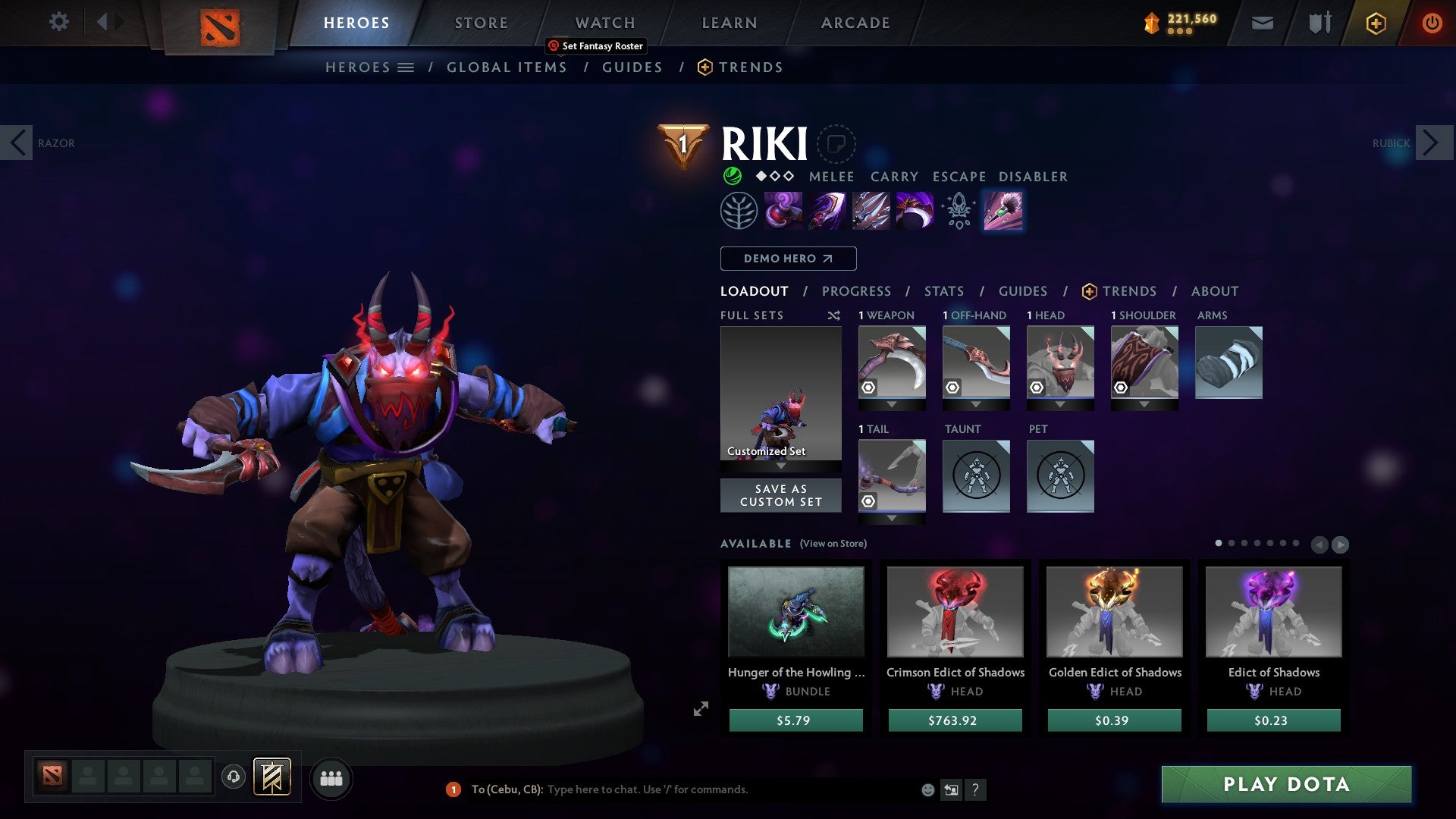Switch to the STATS tab
The width and height of the screenshot is (1456, 819).
tap(943, 290)
